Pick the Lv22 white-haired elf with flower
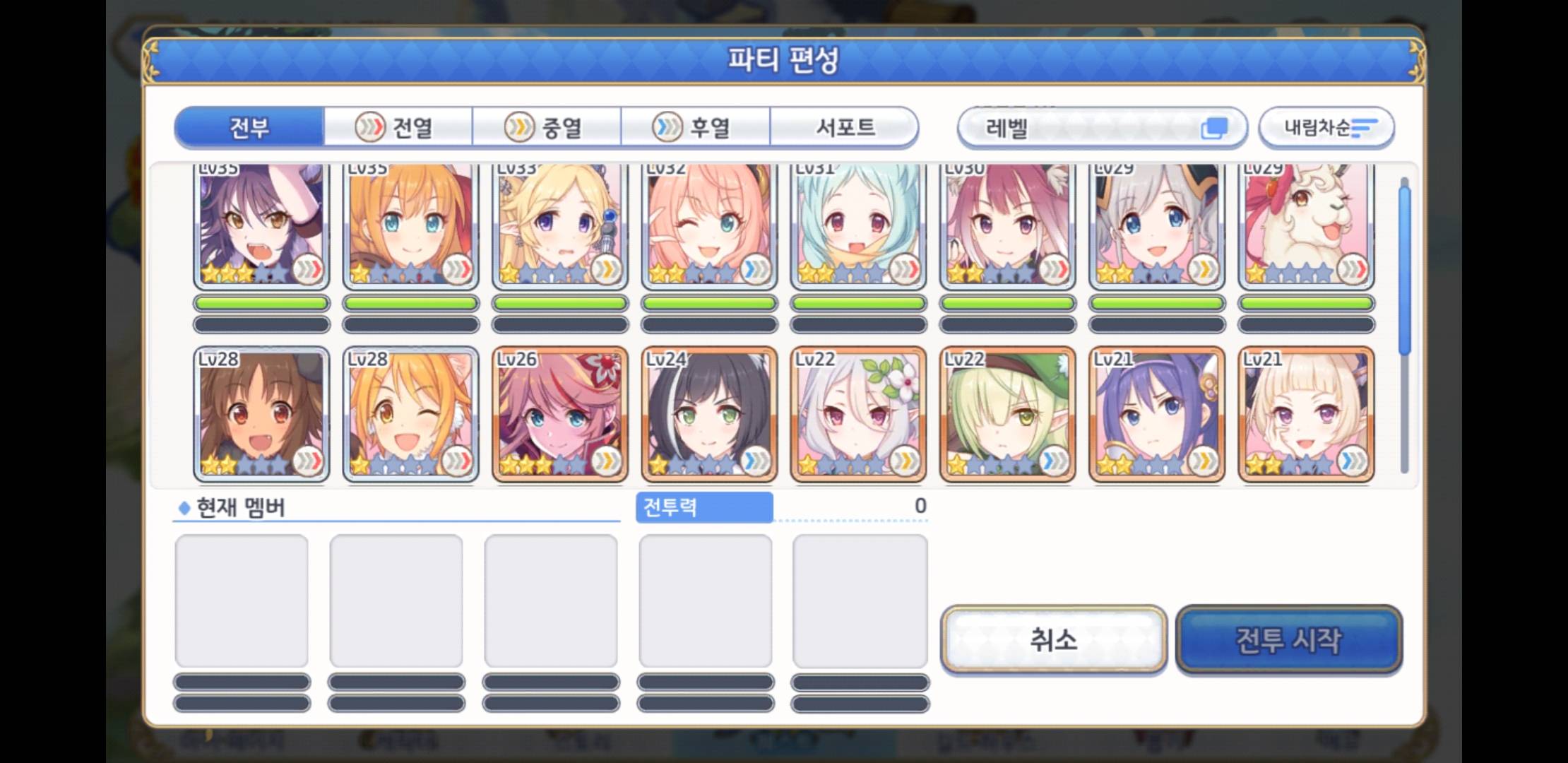Screen dimensions: 1568x763 pos(858,414)
